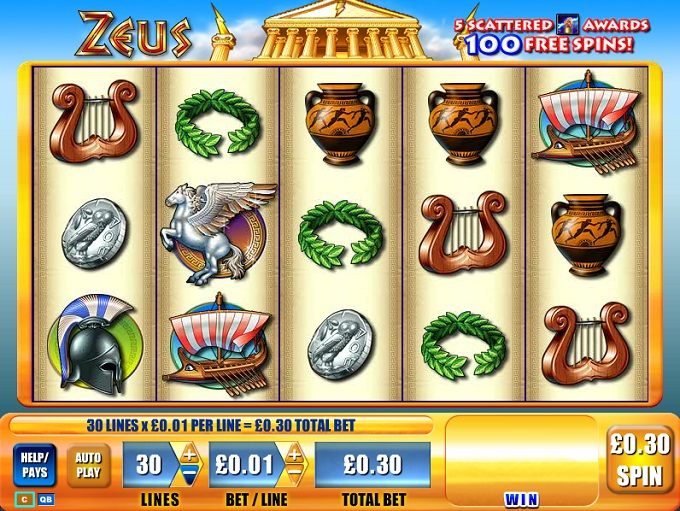Spin the reels for £0.30
The height and width of the screenshot is (511, 680).
click(639, 459)
